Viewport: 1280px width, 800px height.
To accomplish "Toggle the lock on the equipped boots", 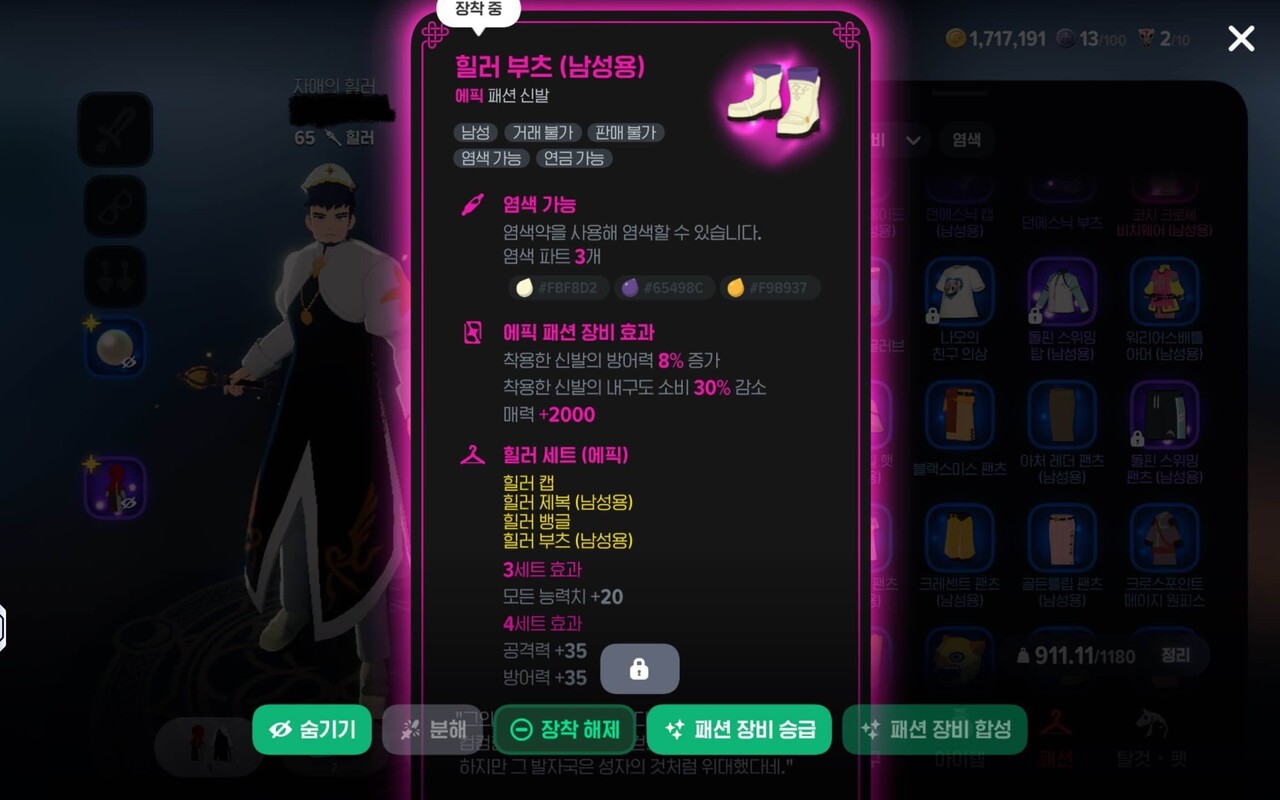I will click(639, 668).
